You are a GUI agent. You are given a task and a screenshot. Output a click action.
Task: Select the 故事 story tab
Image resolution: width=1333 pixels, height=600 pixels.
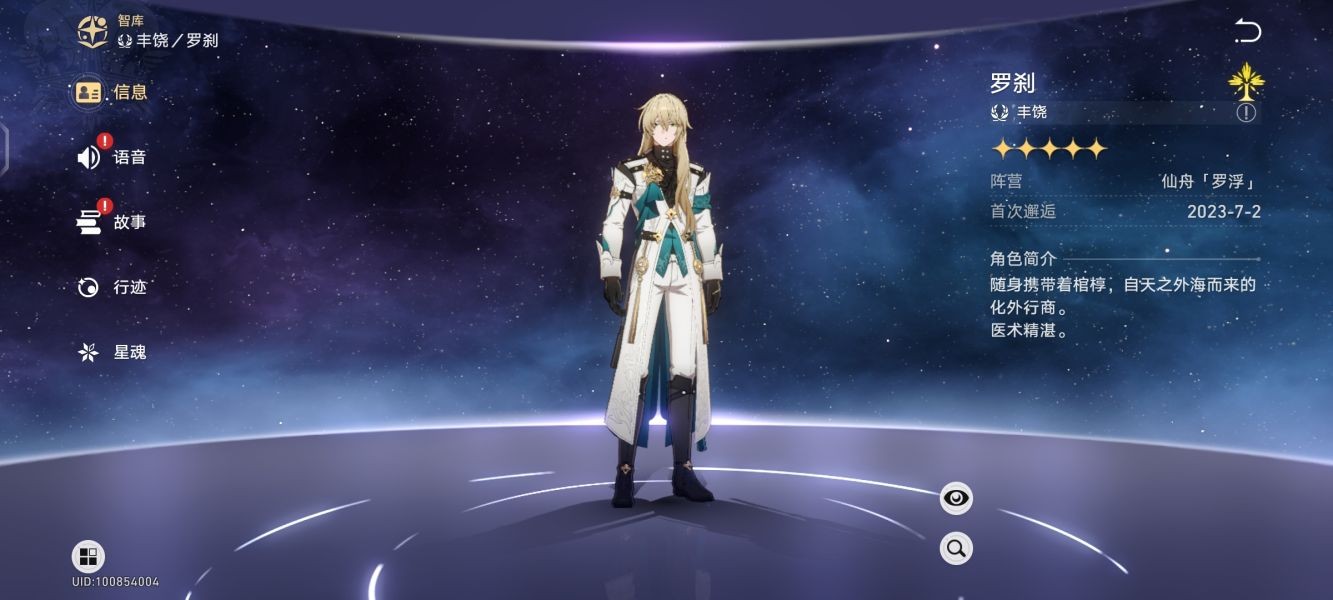click(x=112, y=222)
